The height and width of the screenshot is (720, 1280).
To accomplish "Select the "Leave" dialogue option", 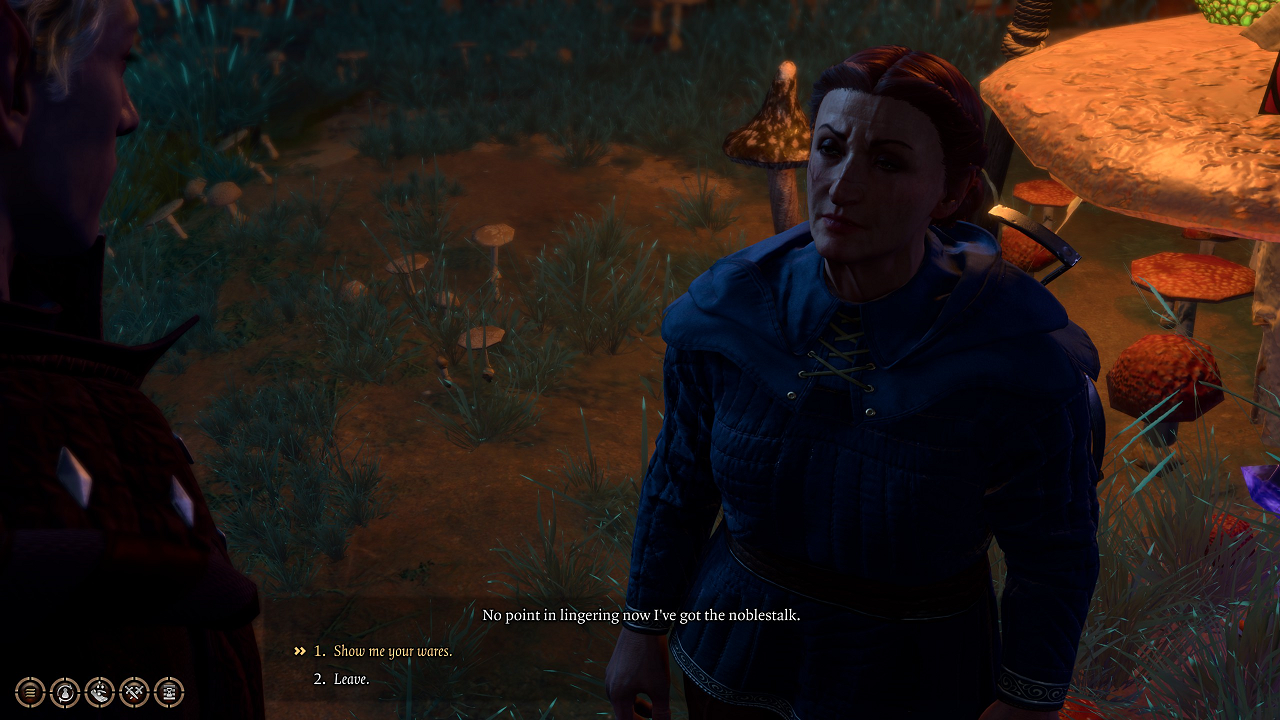I will point(352,679).
